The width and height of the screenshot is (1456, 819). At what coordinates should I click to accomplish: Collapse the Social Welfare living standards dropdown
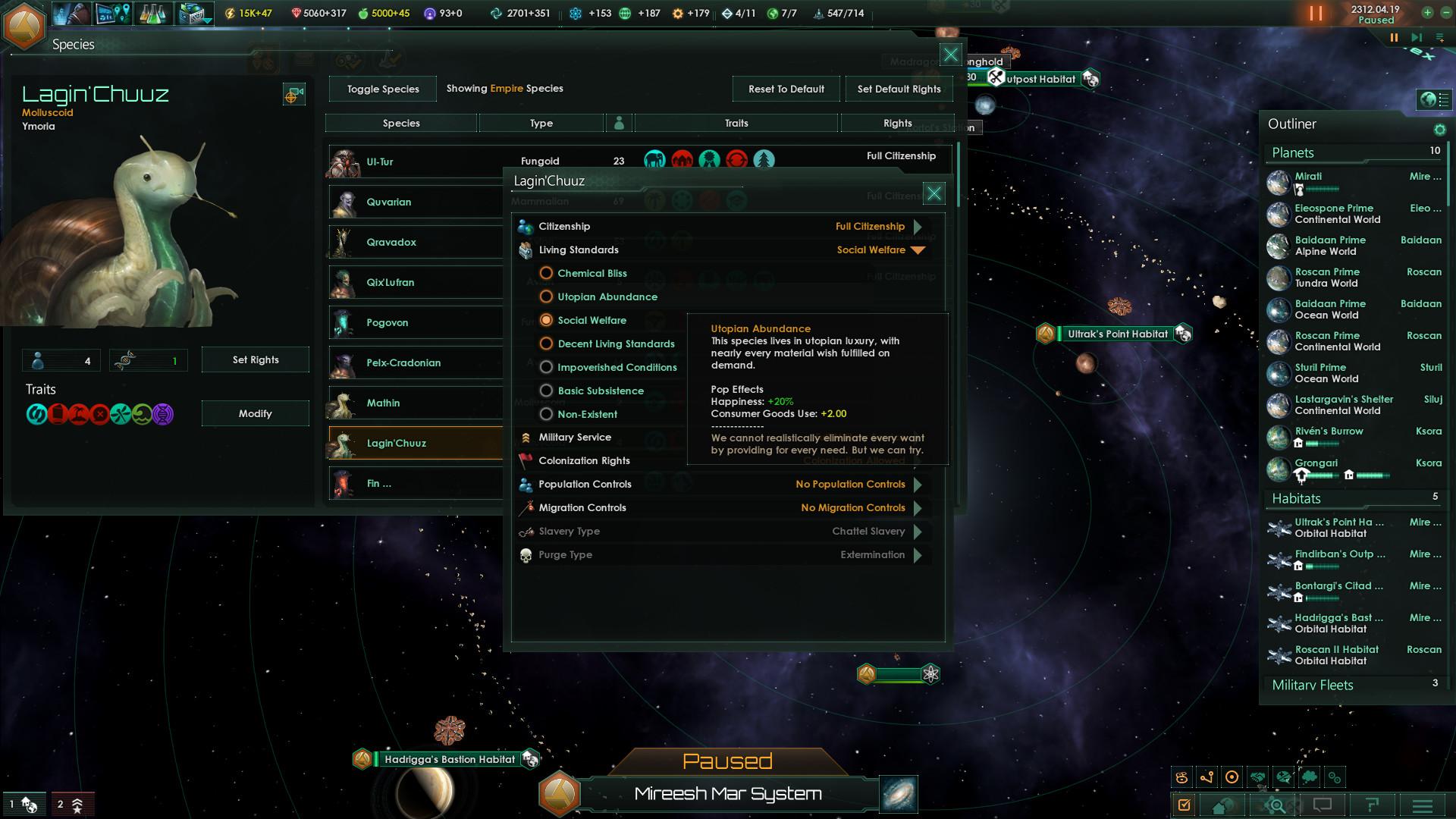click(x=919, y=249)
